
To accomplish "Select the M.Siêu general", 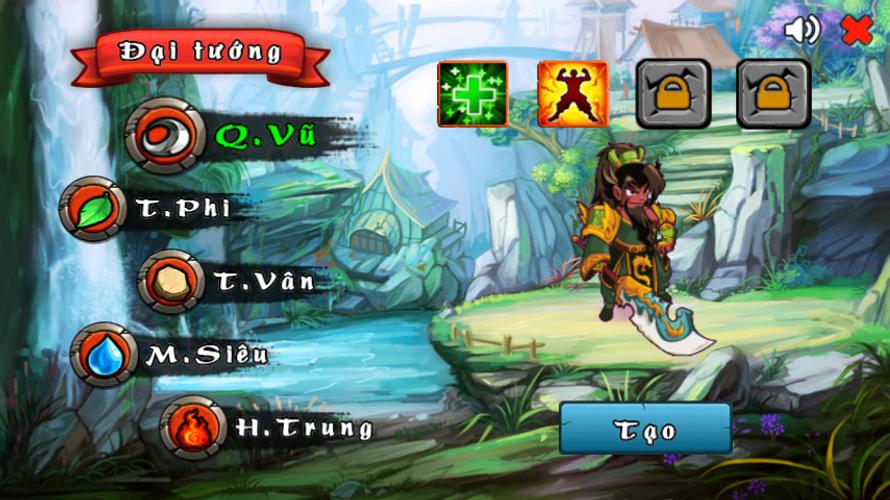I will point(104,354).
